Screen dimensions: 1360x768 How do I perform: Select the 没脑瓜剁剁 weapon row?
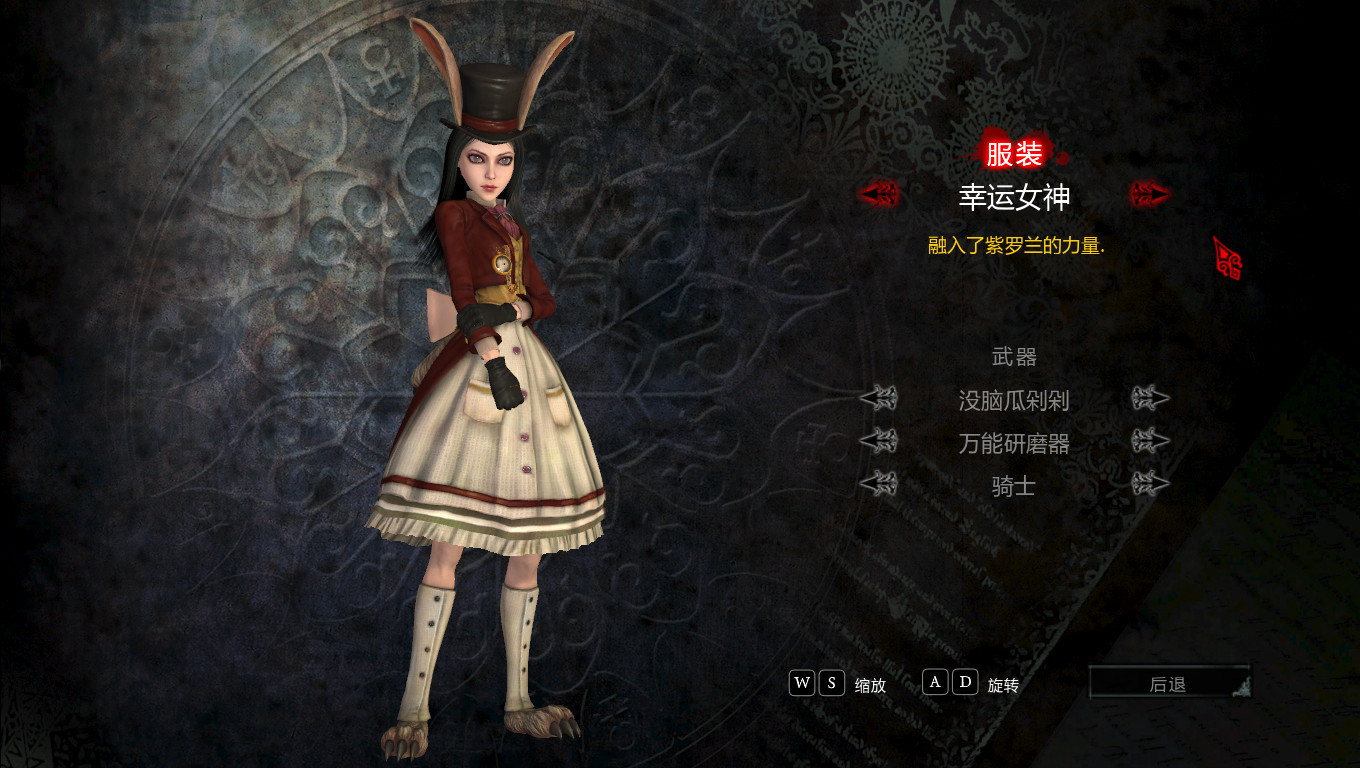(x=1014, y=401)
